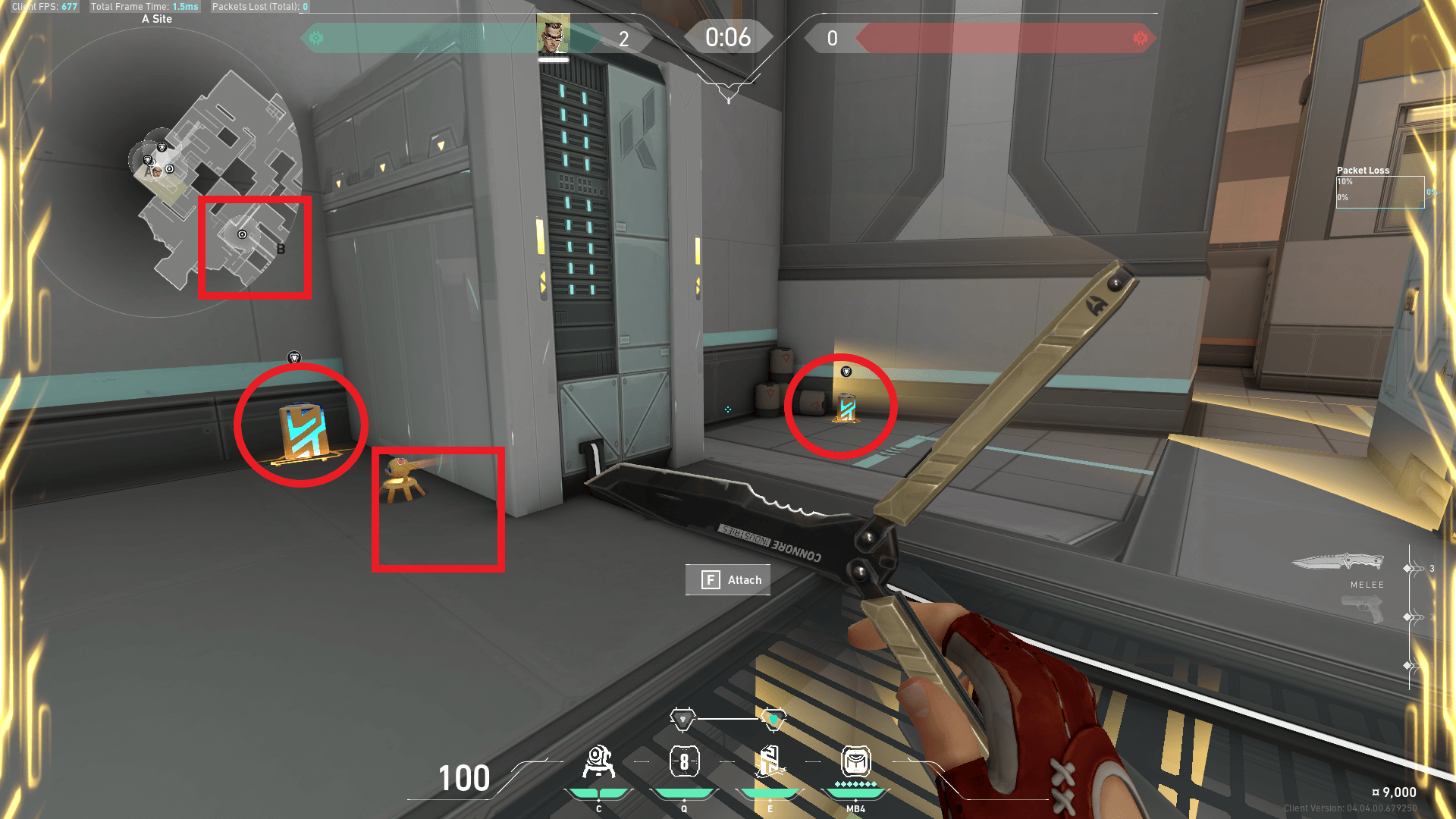Activate the Trademark trap ability icon
The height and width of the screenshot is (819, 1456).
click(x=598, y=762)
